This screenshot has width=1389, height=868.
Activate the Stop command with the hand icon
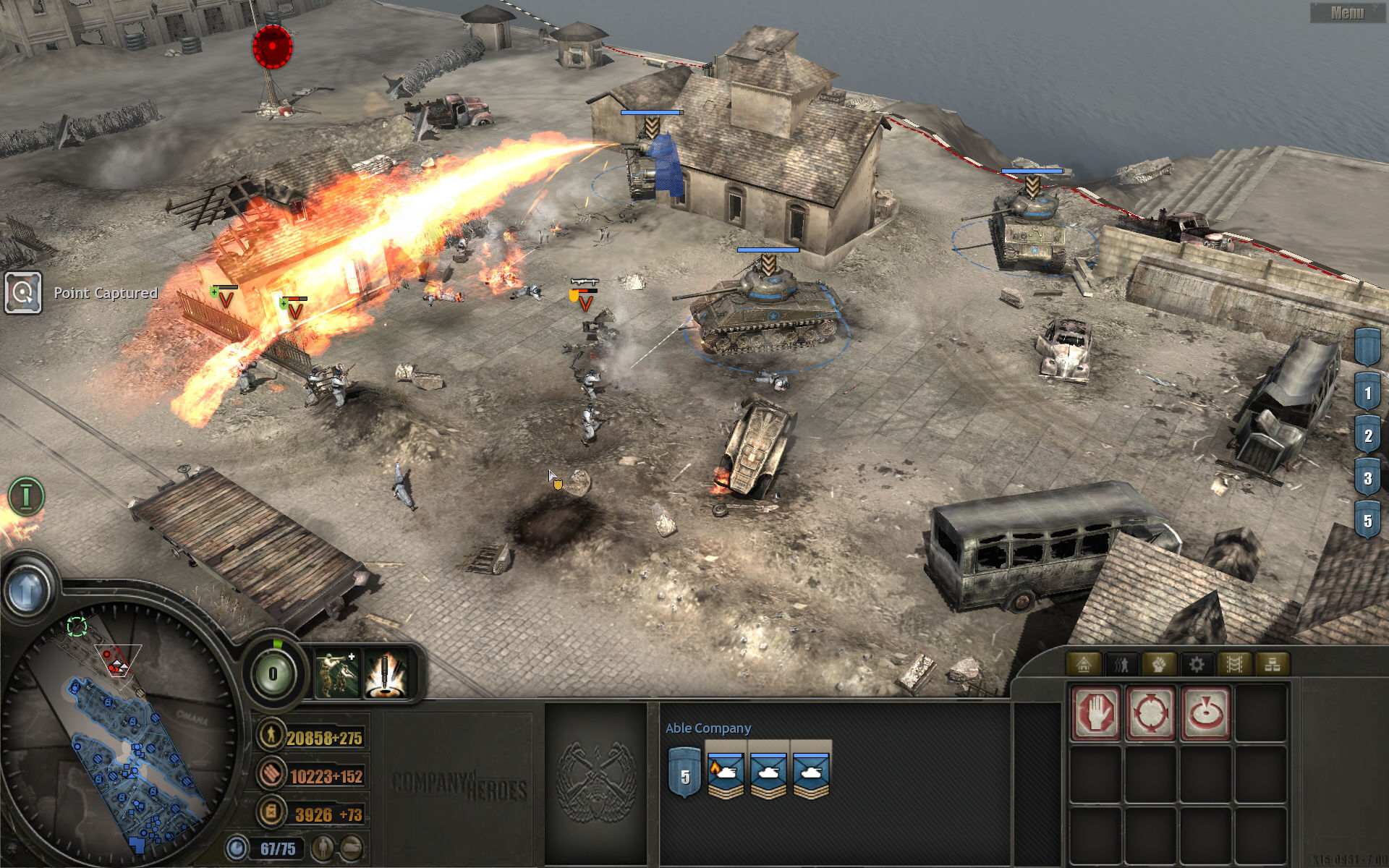tap(1097, 713)
